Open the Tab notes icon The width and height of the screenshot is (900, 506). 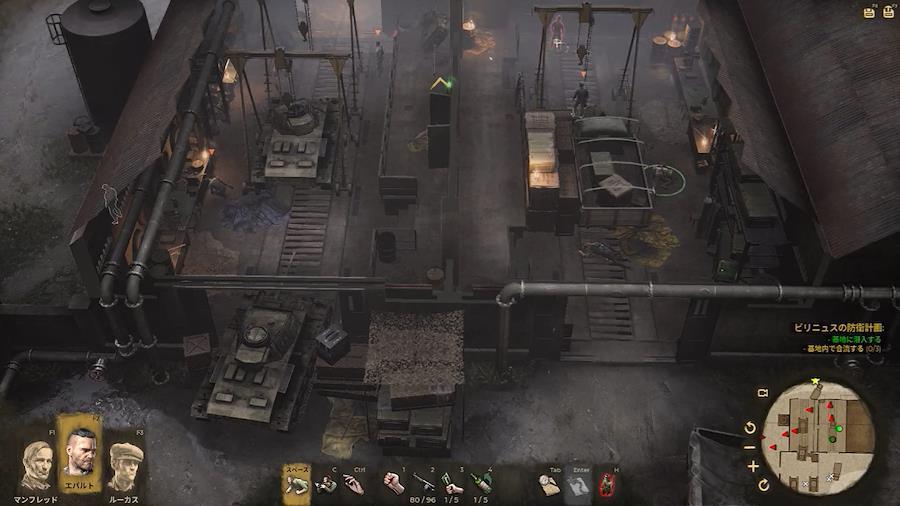coord(549,484)
